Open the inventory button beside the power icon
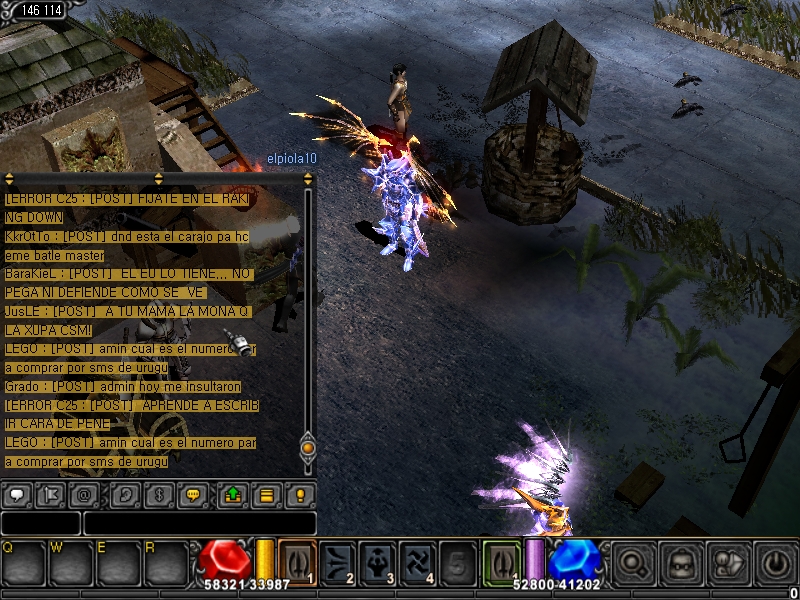This screenshot has height=600, width=800. point(729,562)
